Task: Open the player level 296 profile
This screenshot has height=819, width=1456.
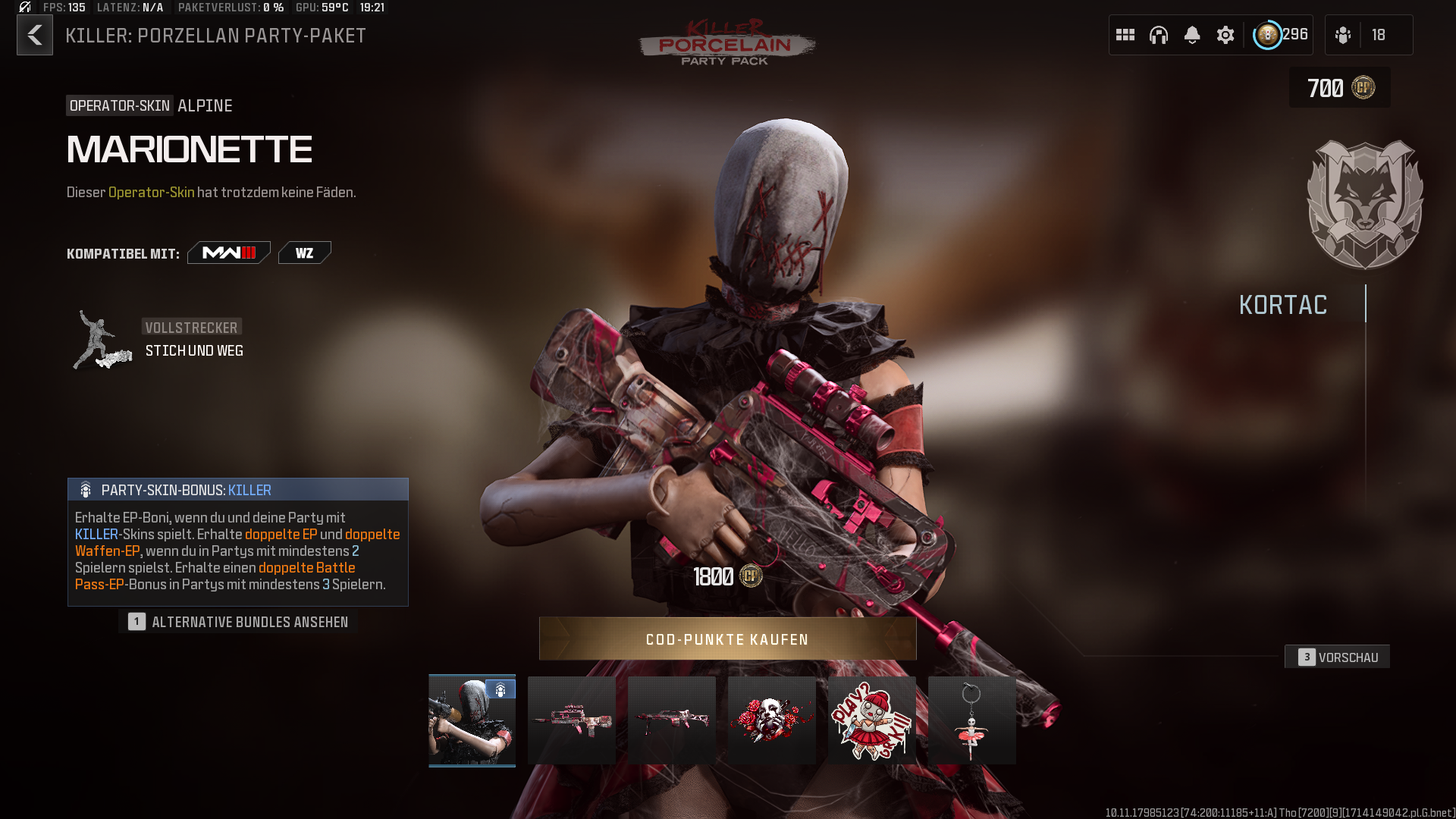Action: click(x=1281, y=35)
